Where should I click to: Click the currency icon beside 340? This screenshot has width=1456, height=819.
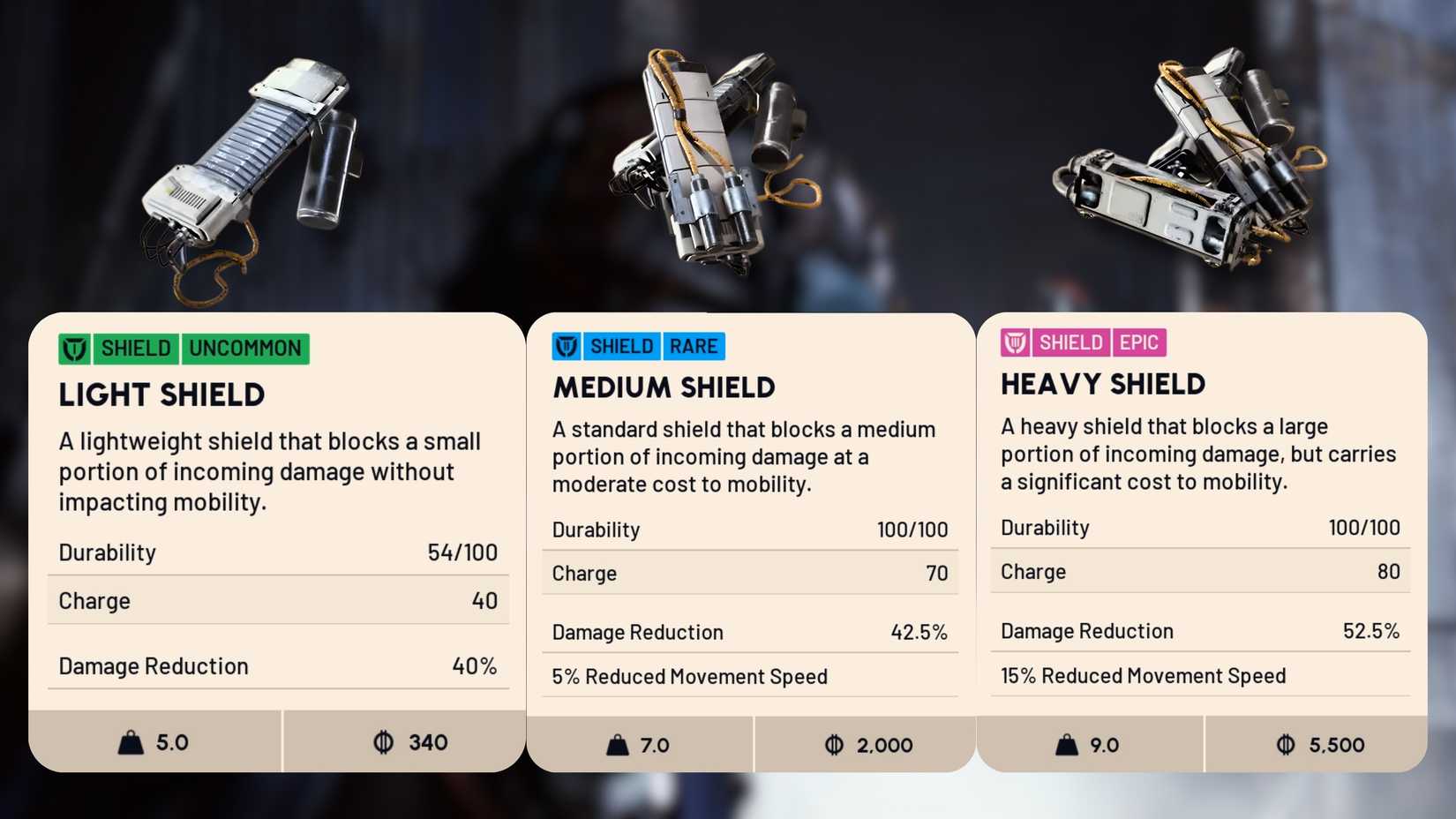[384, 741]
